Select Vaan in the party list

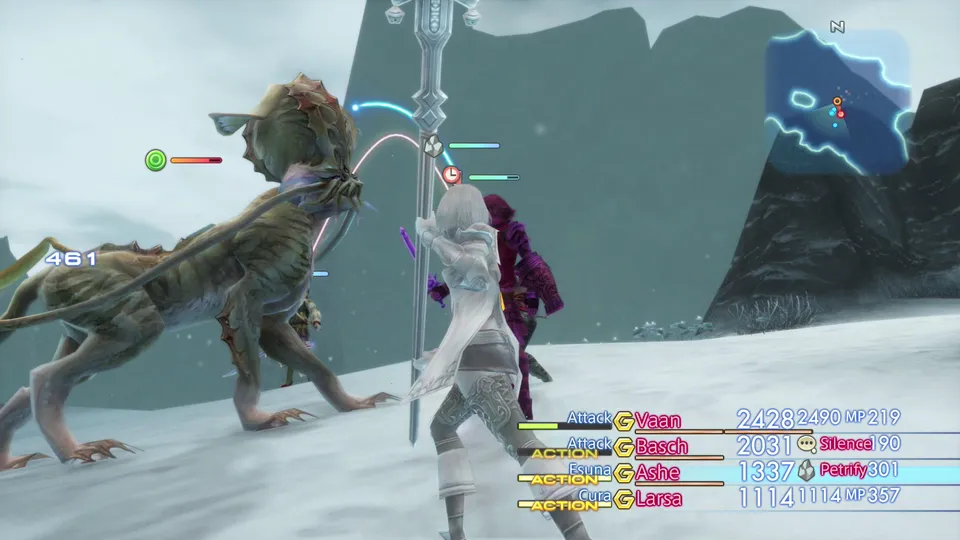[x=657, y=420]
